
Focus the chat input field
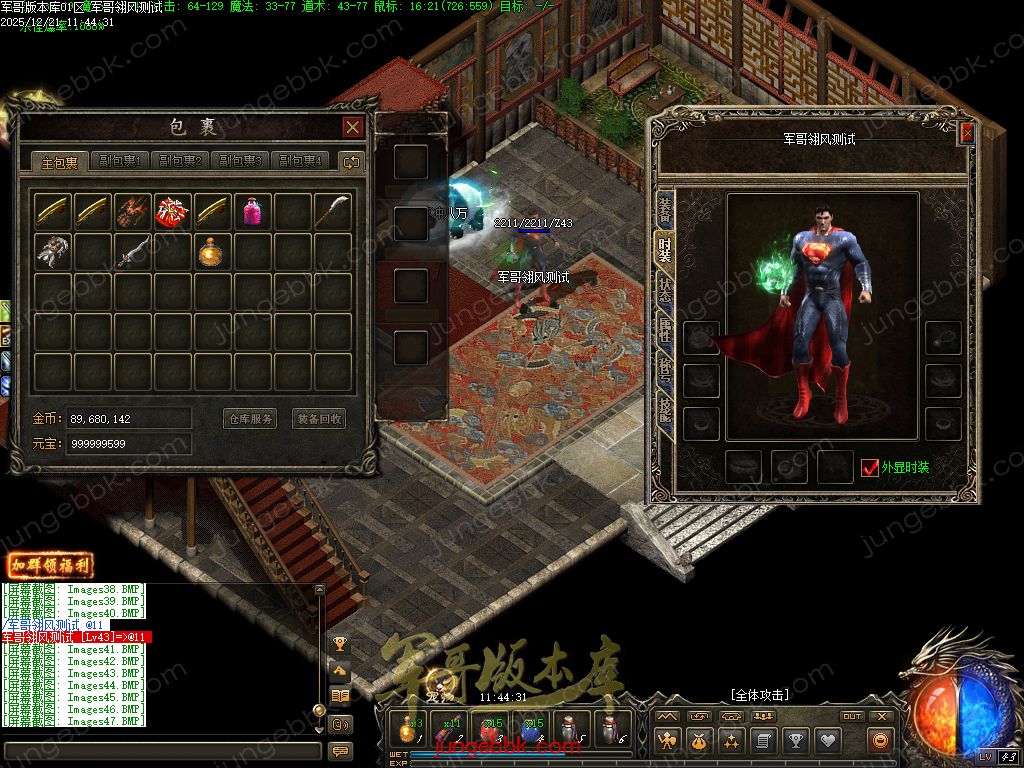coord(160,751)
